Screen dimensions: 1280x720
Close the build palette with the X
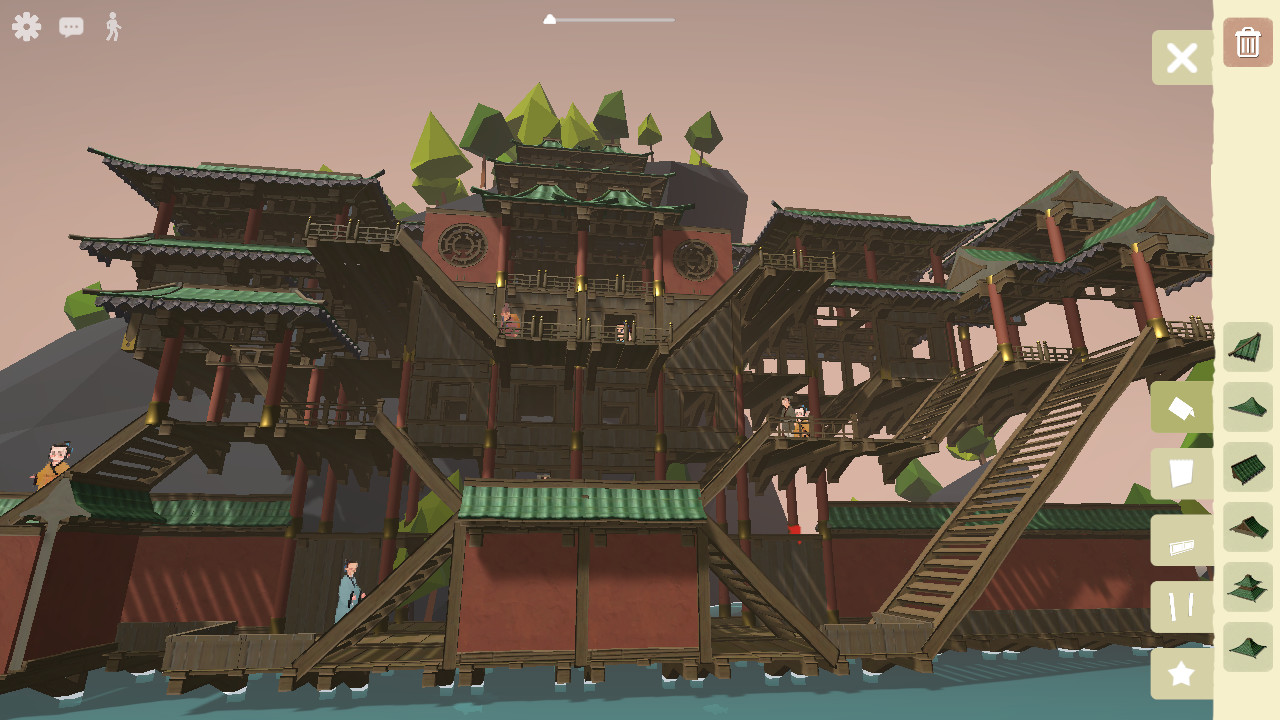pos(1182,57)
